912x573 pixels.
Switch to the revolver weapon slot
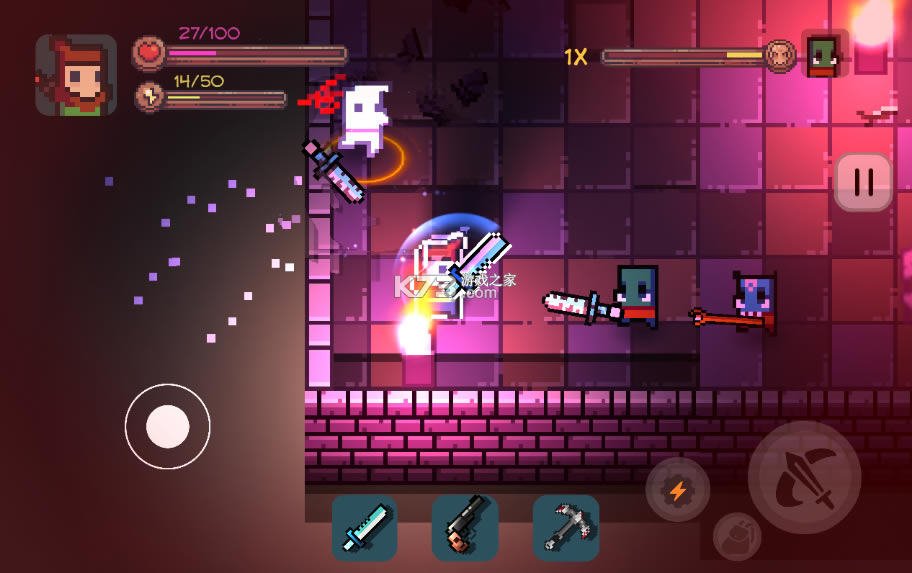(465, 527)
